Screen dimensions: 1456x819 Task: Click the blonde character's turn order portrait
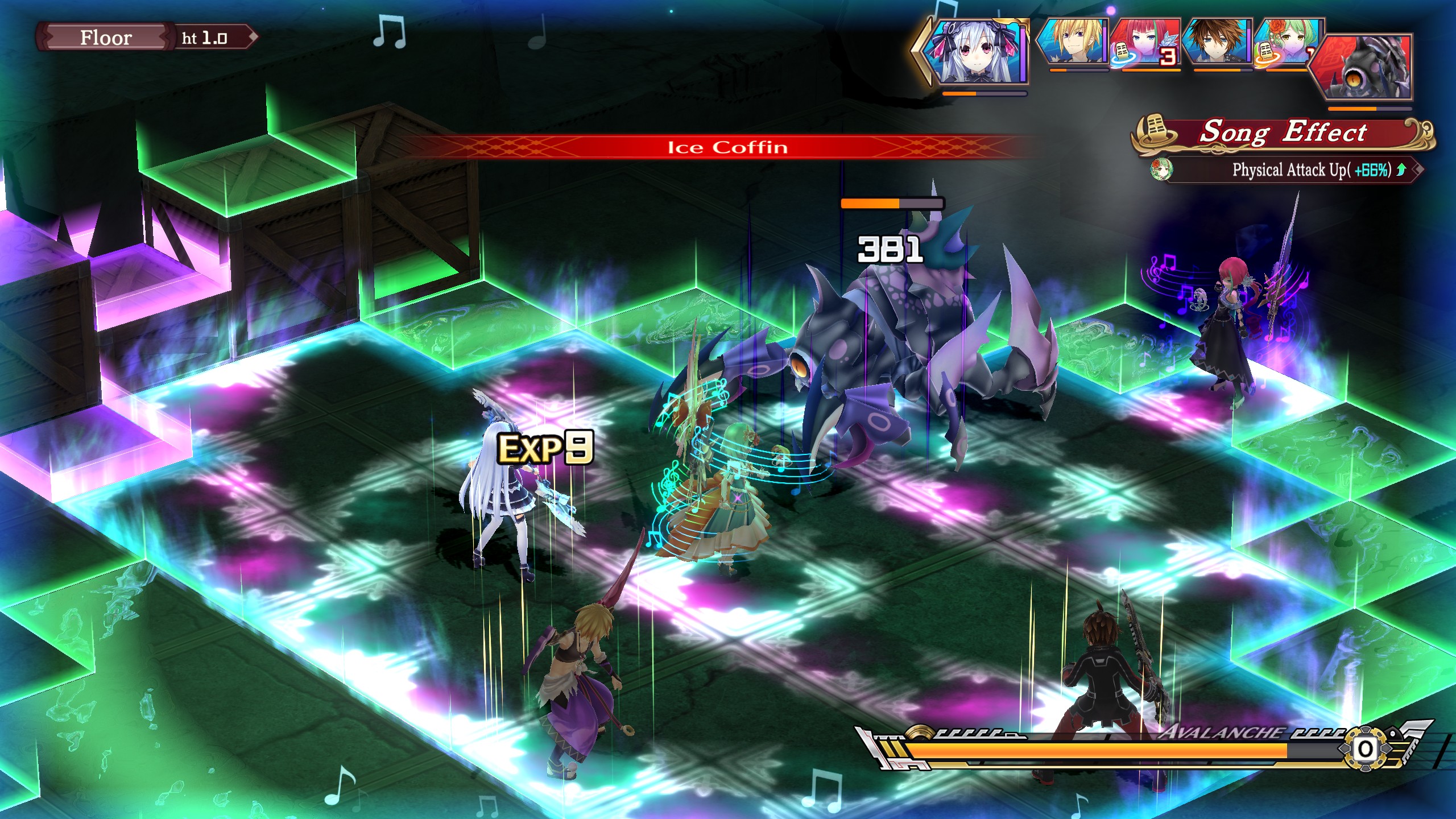pos(1073,43)
